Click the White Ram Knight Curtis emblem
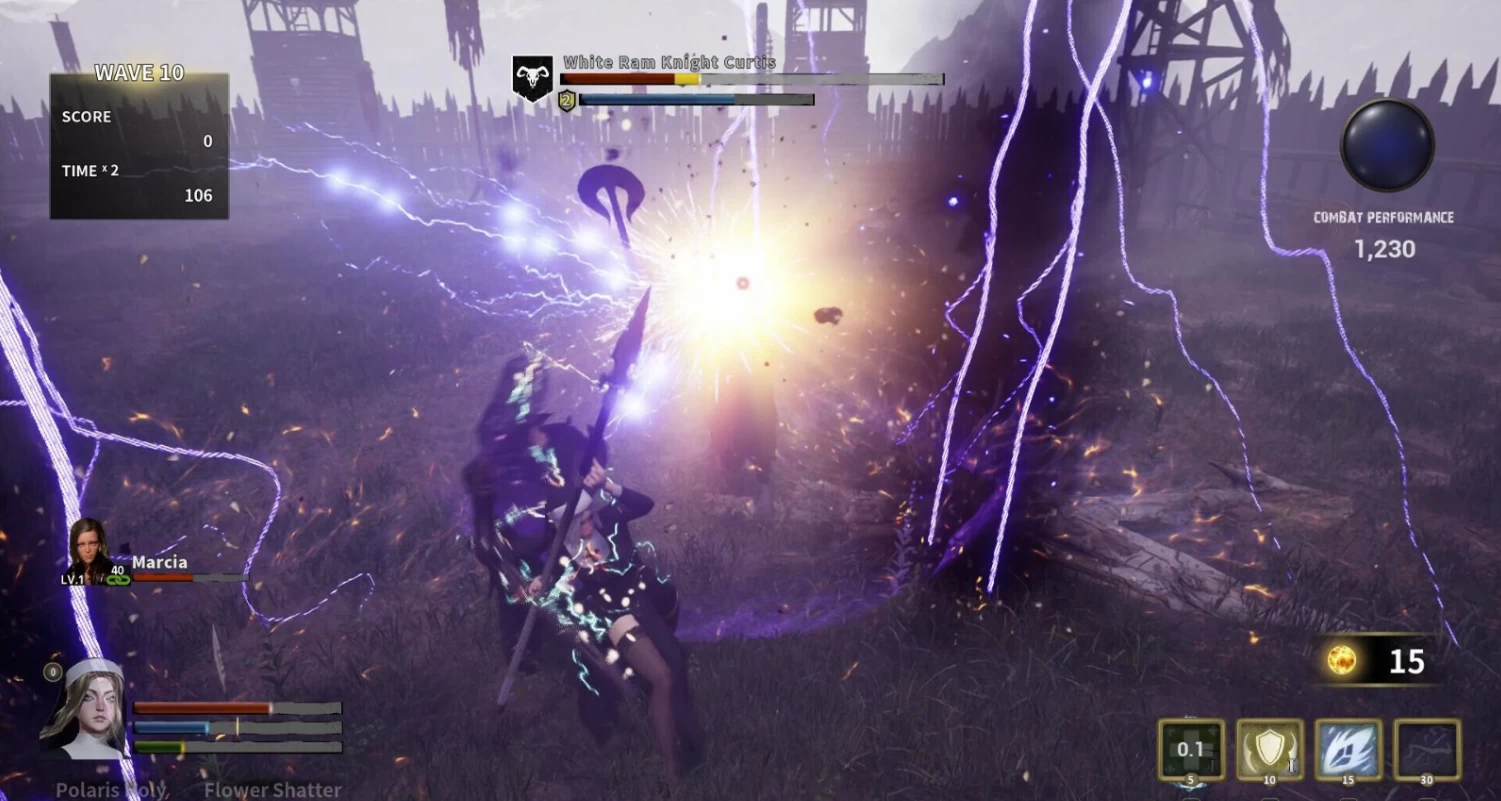 [x=533, y=78]
